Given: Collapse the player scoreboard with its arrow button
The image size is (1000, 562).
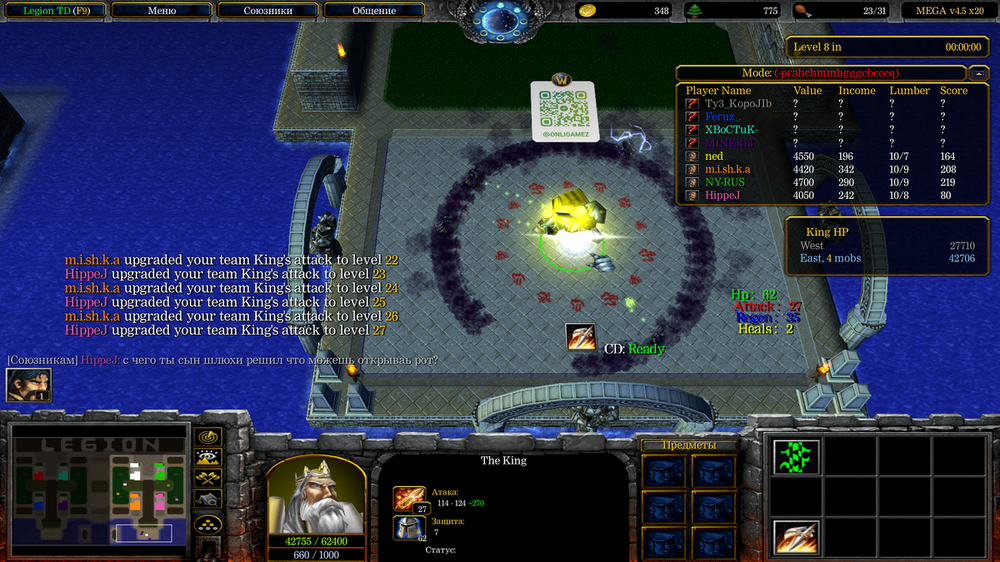Looking at the screenshot, I should pos(977,73).
